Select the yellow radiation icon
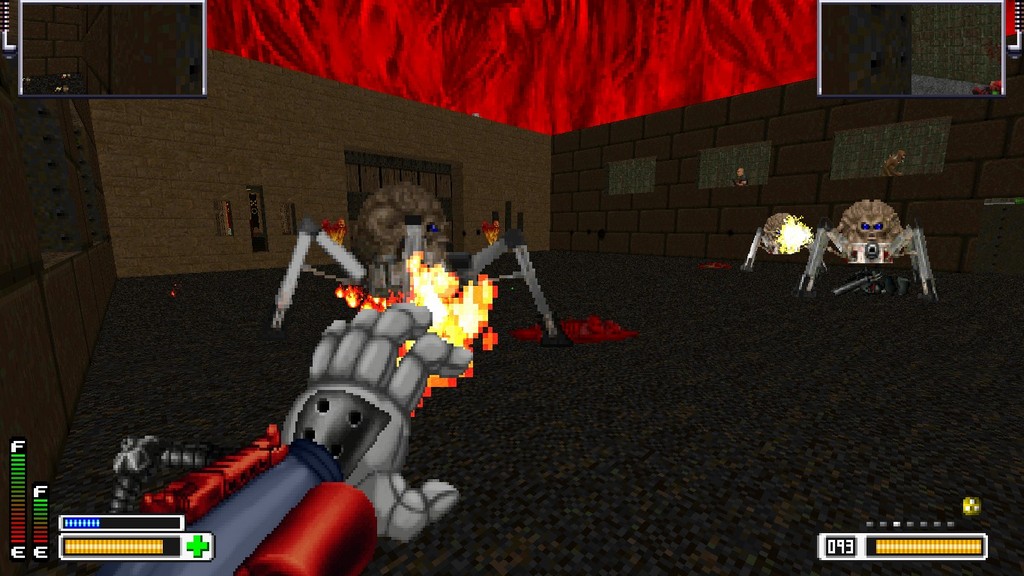Screen dimensions: 1024x576 tap(970, 506)
